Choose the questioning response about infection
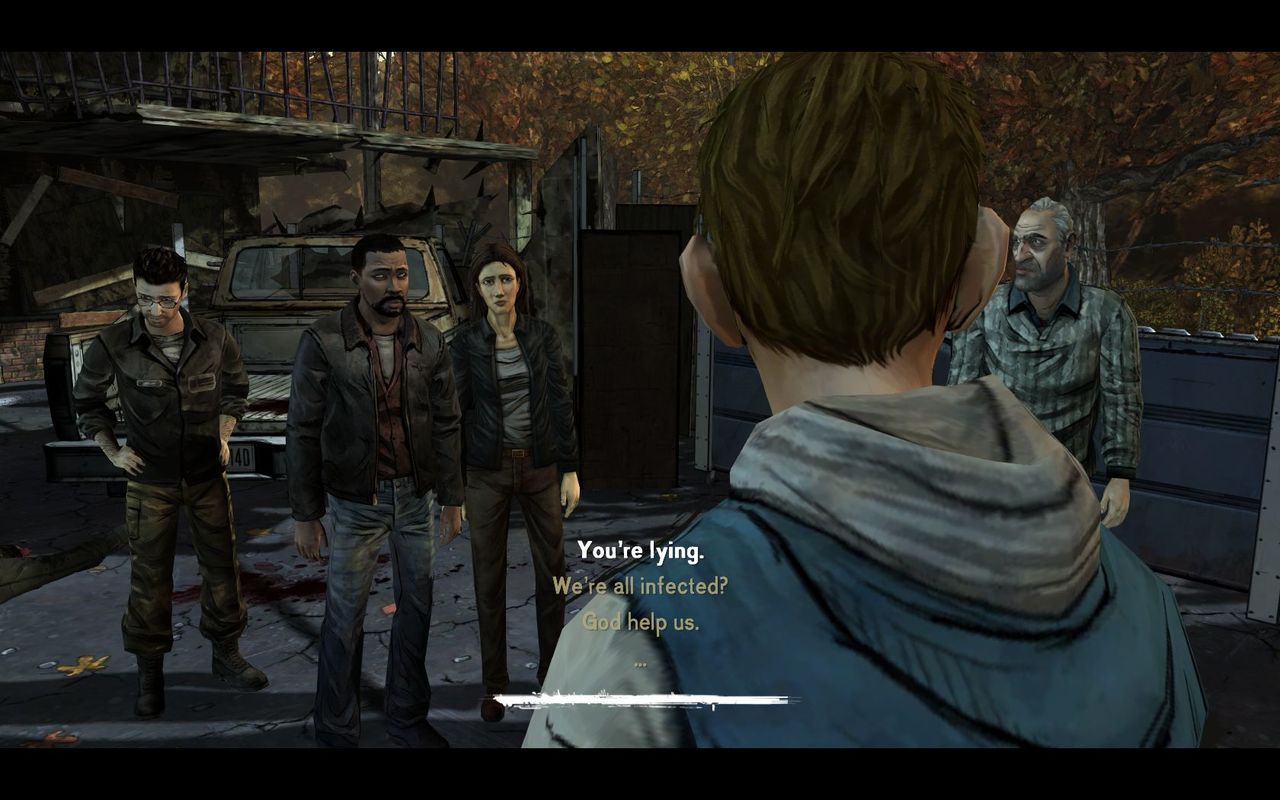Image resolution: width=1280 pixels, height=800 pixels. point(640,589)
